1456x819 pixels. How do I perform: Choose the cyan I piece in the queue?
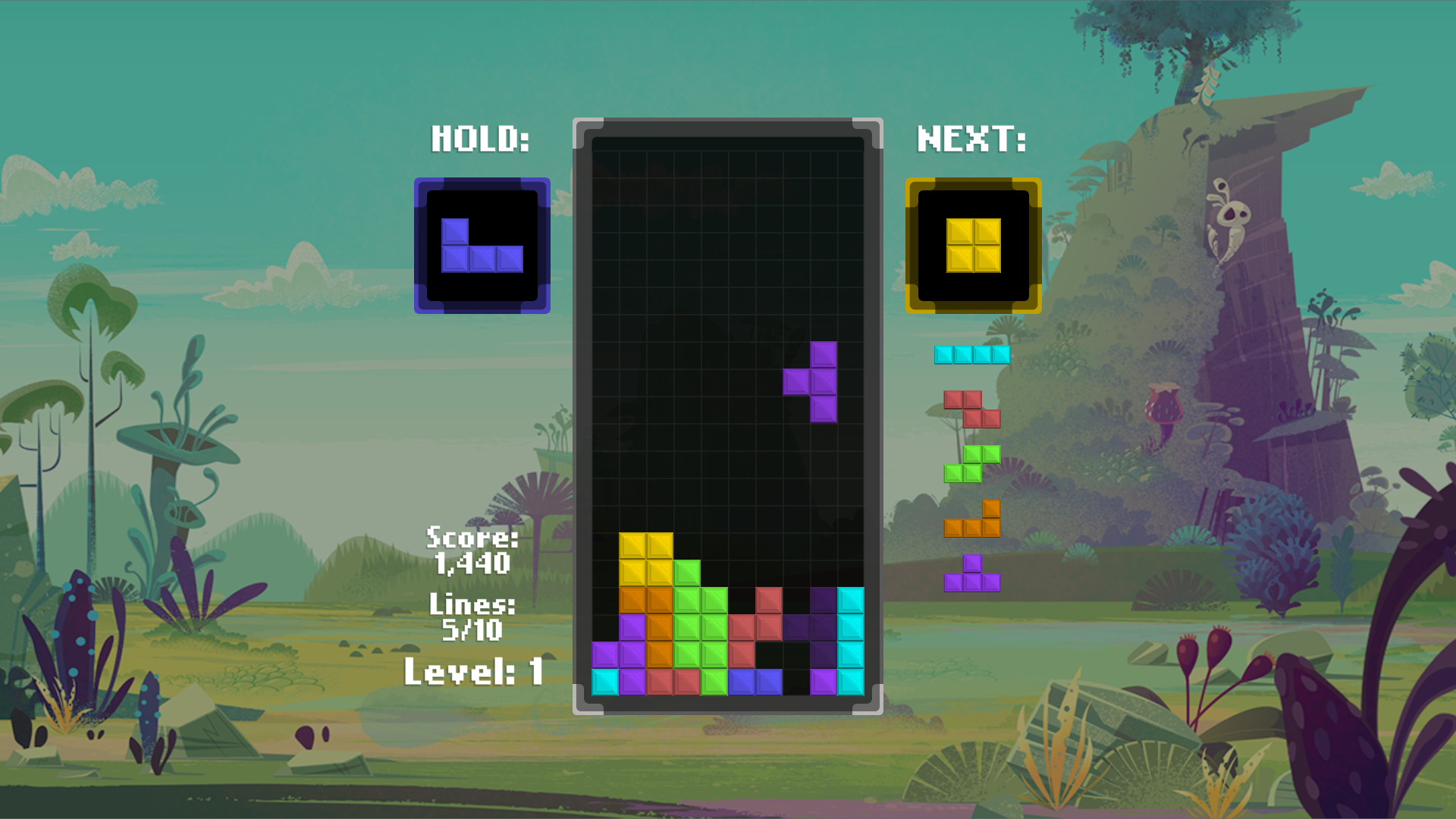[x=971, y=355]
